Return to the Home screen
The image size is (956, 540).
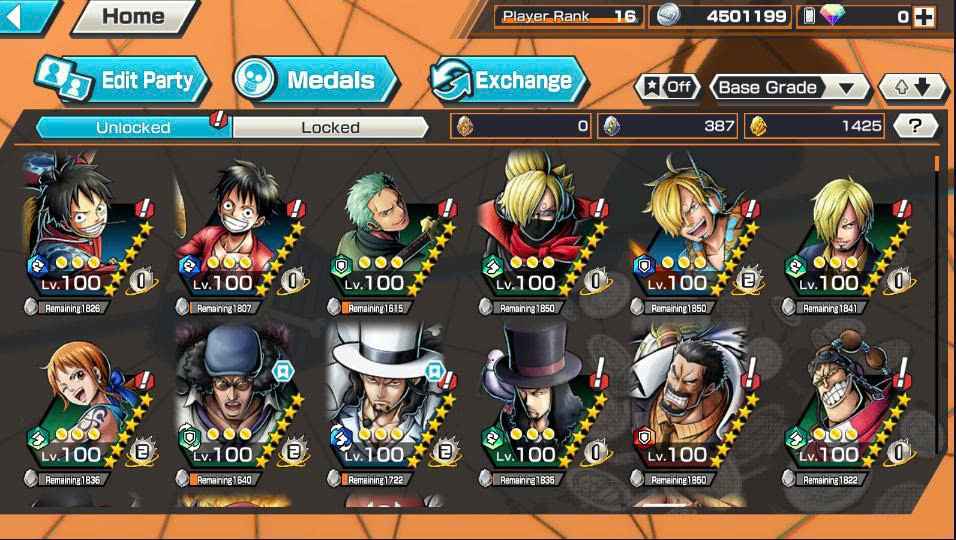click(x=131, y=16)
